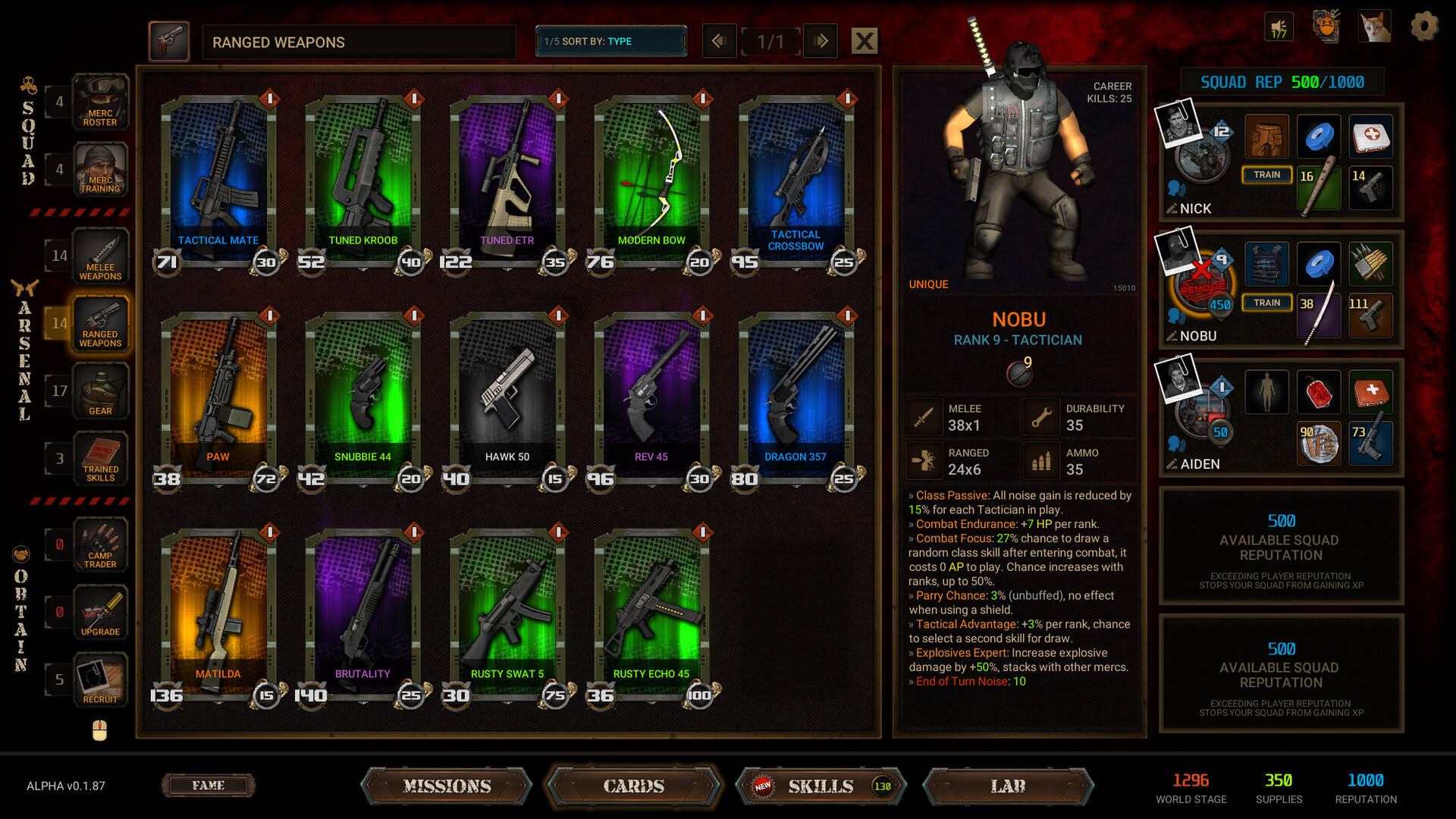This screenshot has width=1456, height=819.
Task: Close the ranged weapons panel
Action: [x=864, y=41]
